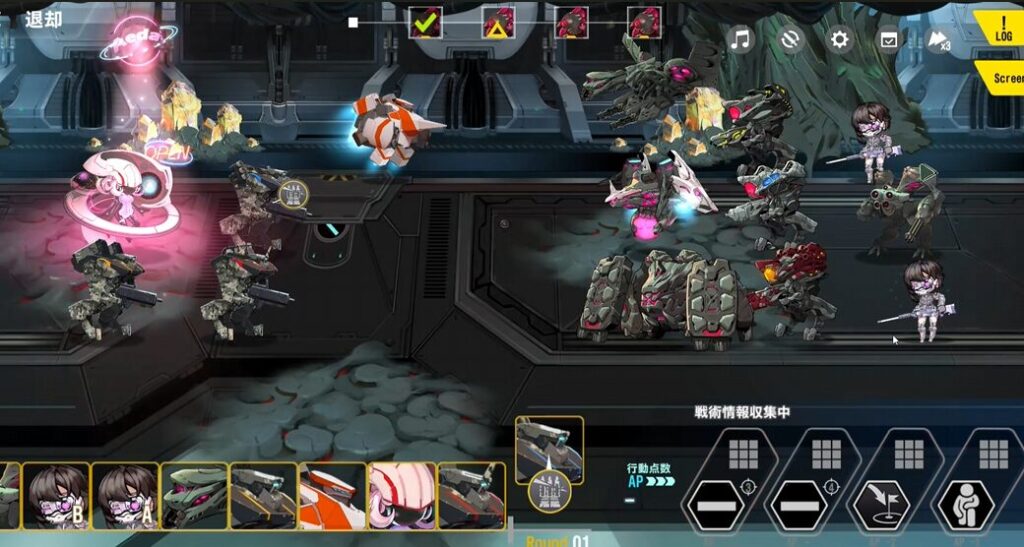Select the green mech turn portrait
1024x547 pixels.
[x=194, y=495]
